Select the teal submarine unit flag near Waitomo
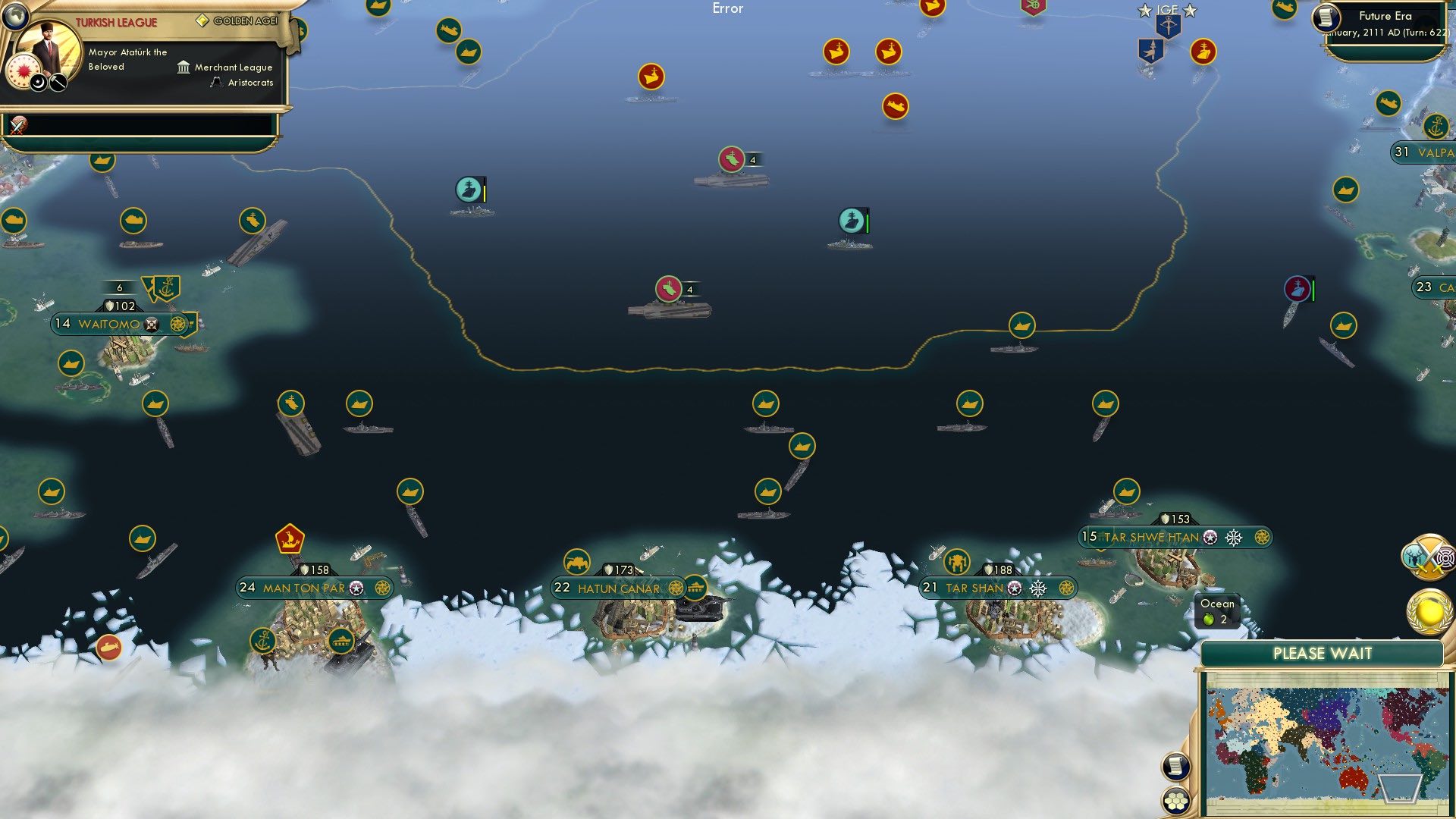The width and height of the screenshot is (1456, 819). 469,188
